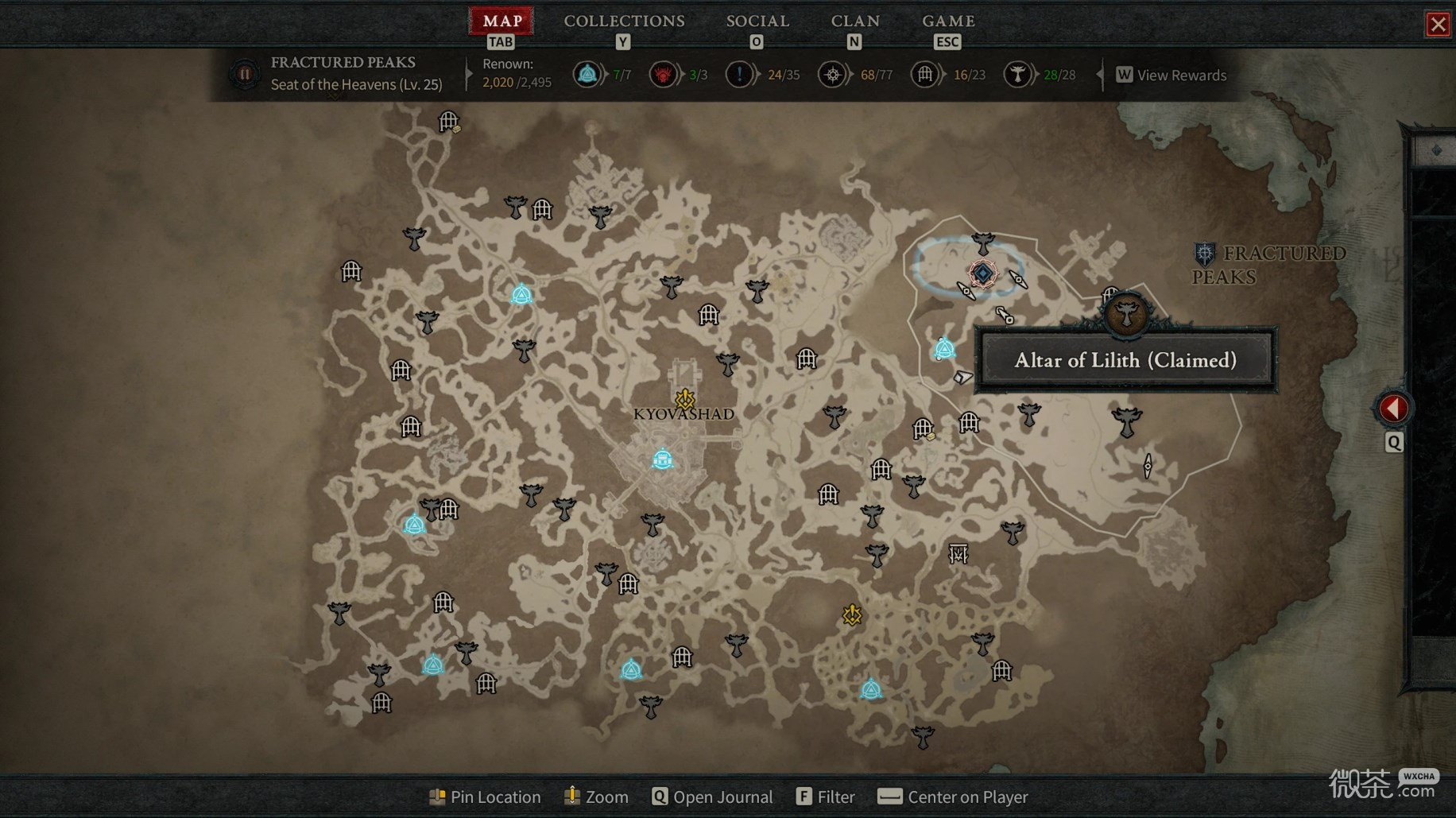Select the hovered Altar of Lilith marker
This screenshot has width=1456, height=818.
point(1126,313)
